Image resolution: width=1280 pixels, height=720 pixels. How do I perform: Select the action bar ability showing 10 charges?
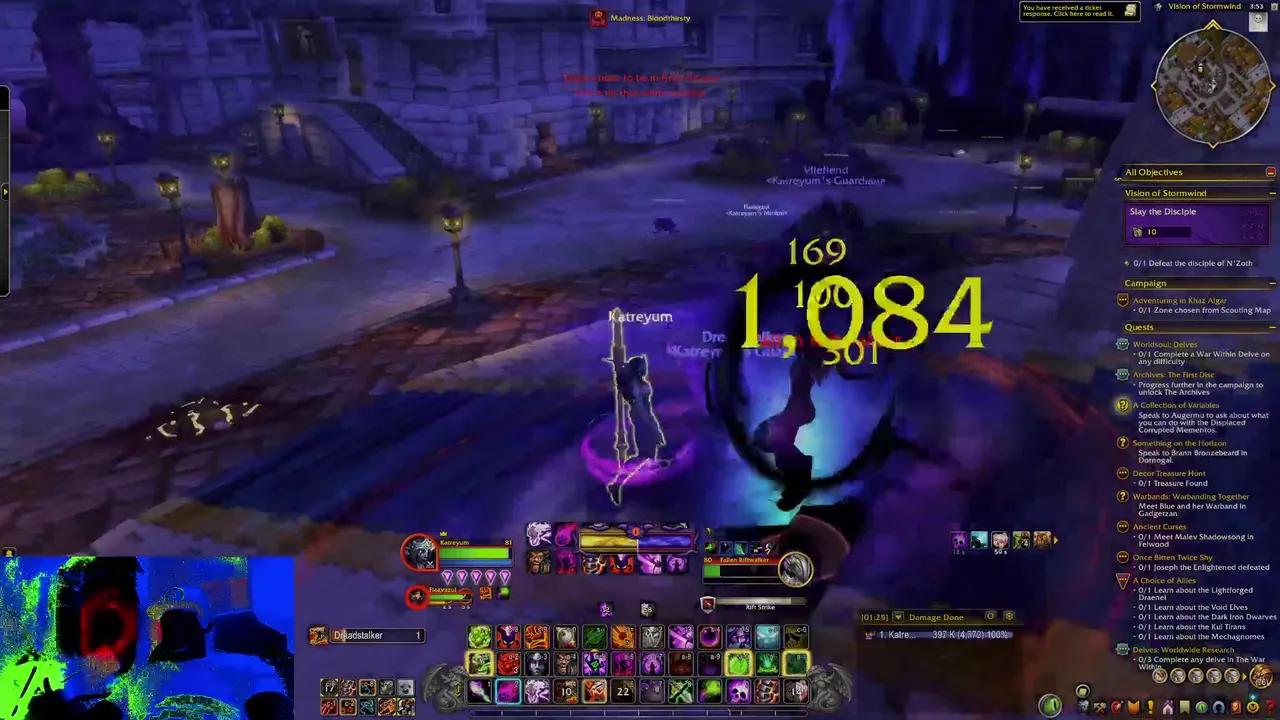pos(566,691)
